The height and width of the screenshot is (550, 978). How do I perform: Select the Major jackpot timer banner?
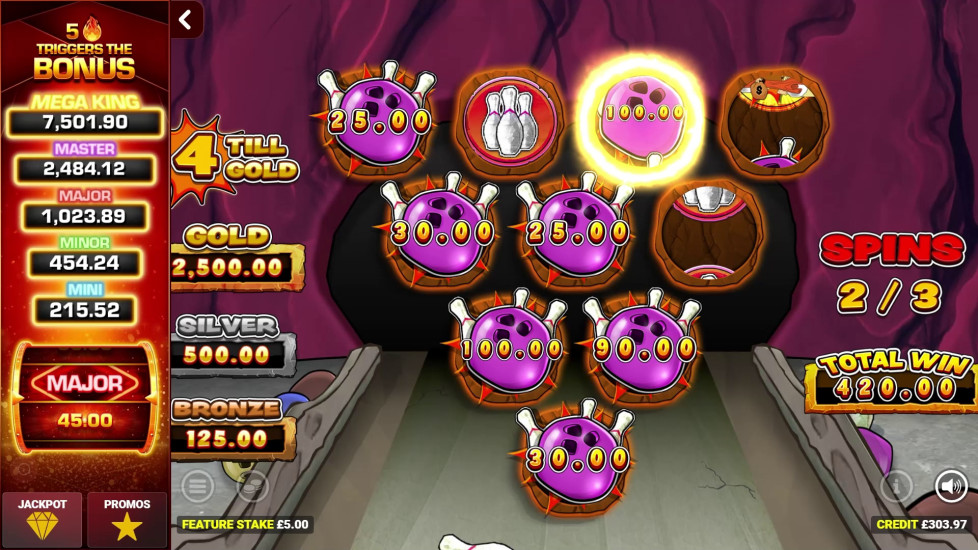point(85,397)
